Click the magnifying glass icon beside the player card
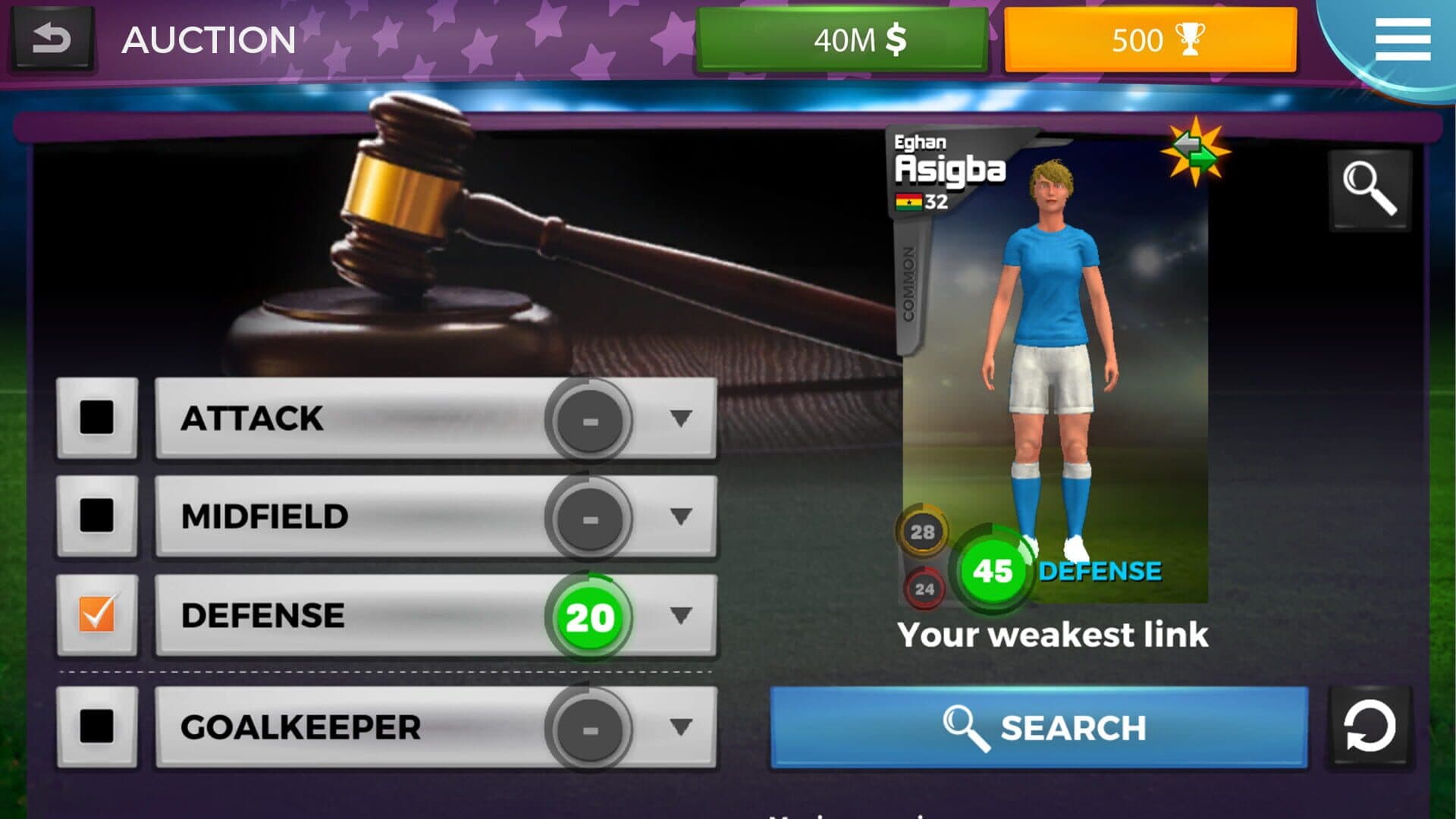This screenshot has height=819, width=1456. tap(1370, 190)
